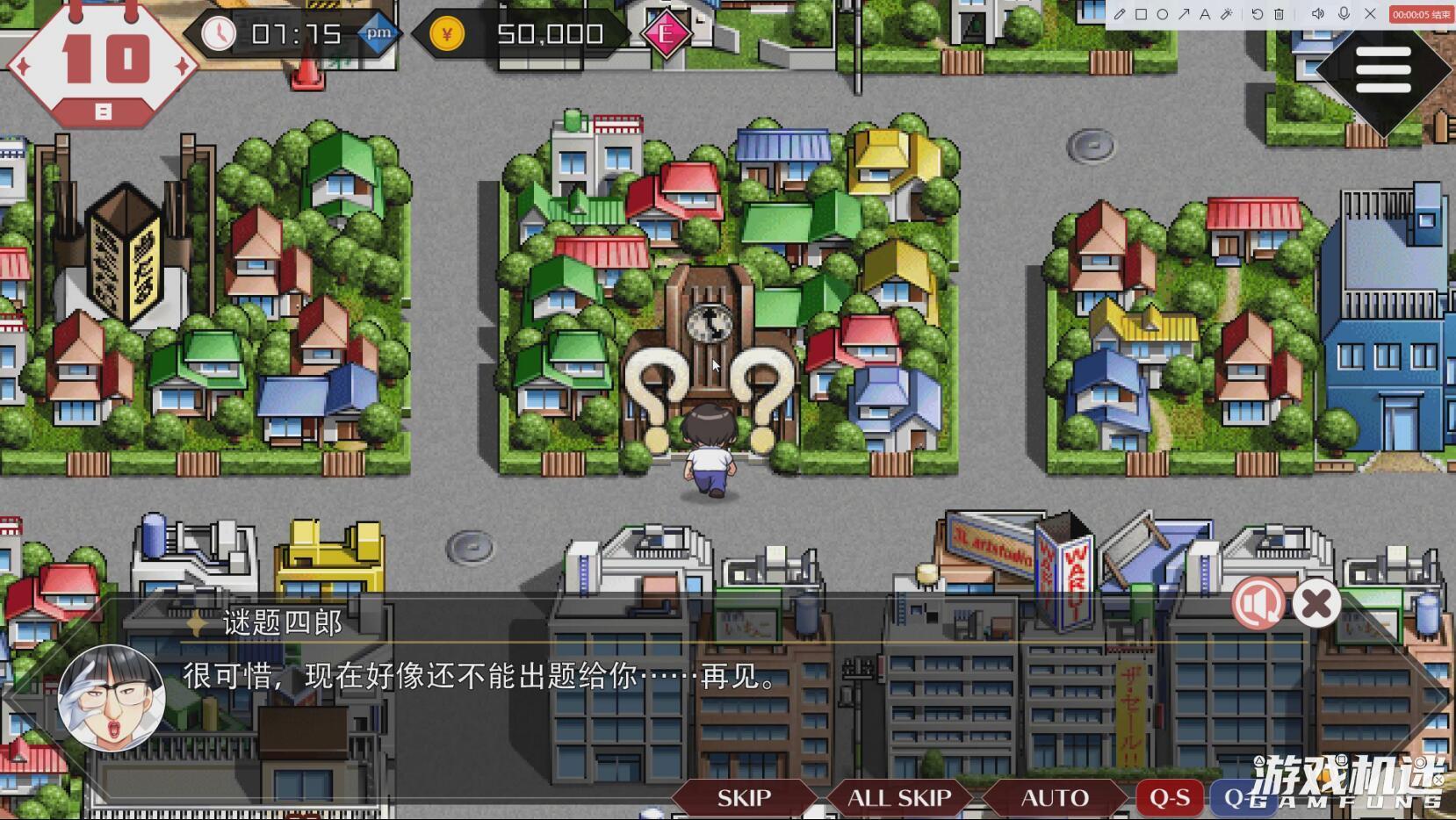Image resolution: width=1456 pixels, height=820 pixels.
Task: Select the ellipse annotation tool
Action: point(1163,14)
